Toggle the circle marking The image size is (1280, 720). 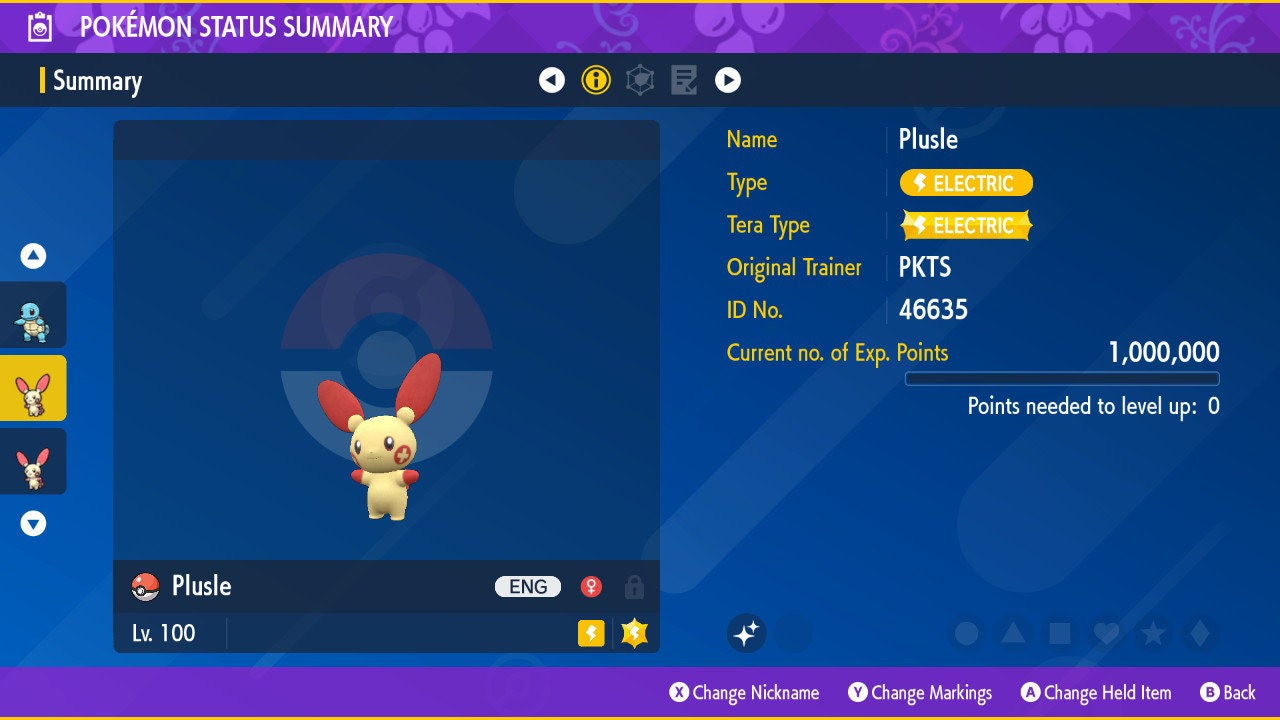[966, 633]
